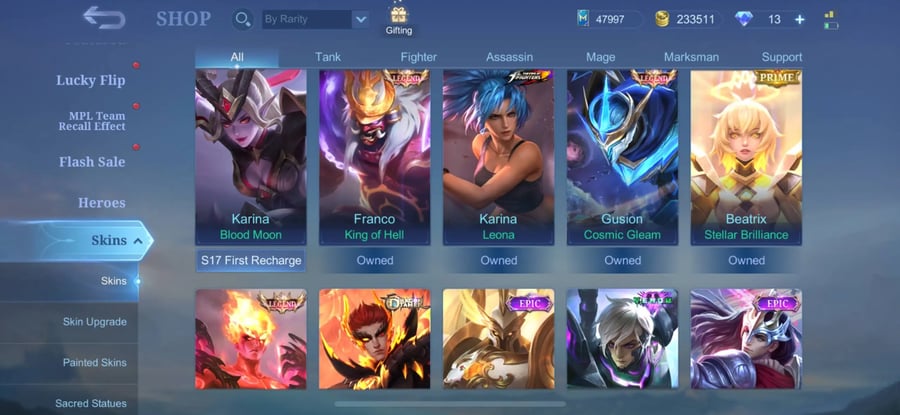Show the Assassin skins tab
This screenshot has height=415, width=900.
509,57
